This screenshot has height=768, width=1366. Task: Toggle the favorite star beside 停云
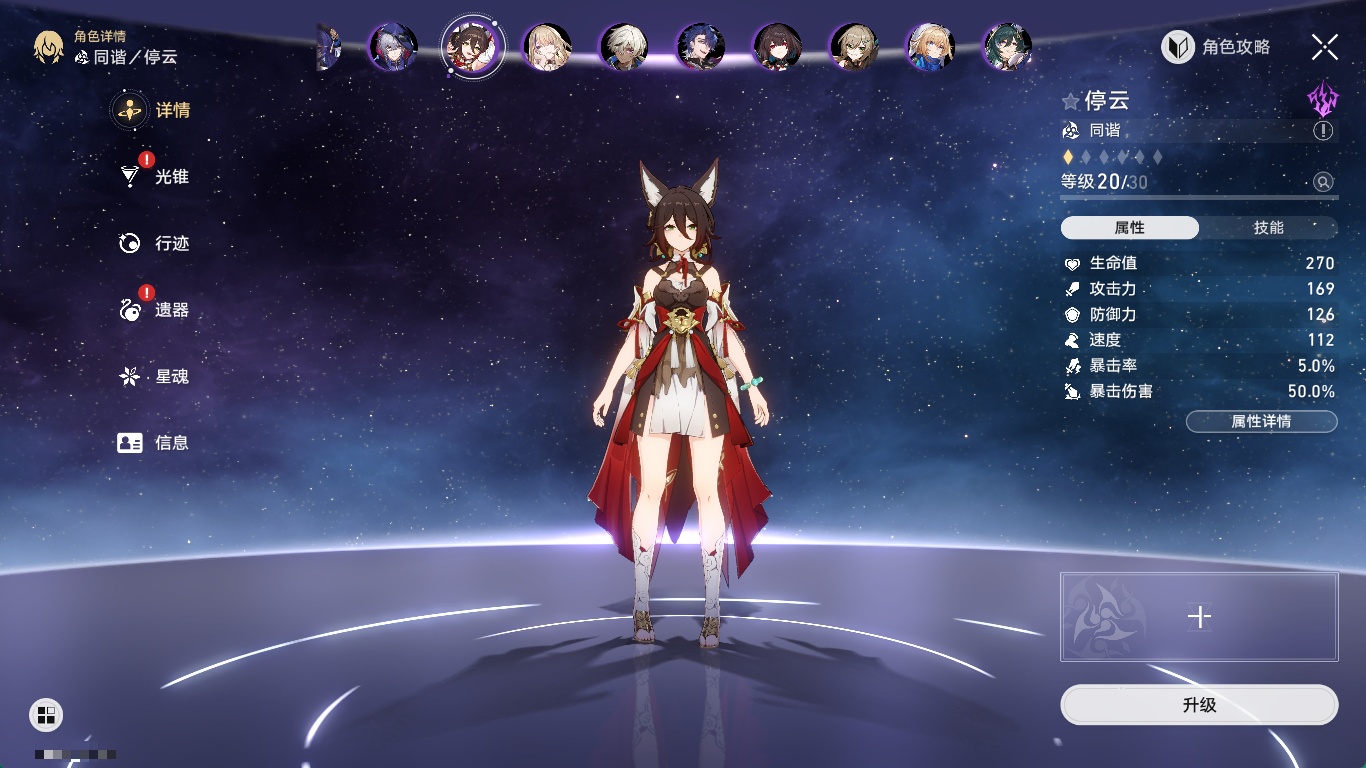[x=1070, y=101]
